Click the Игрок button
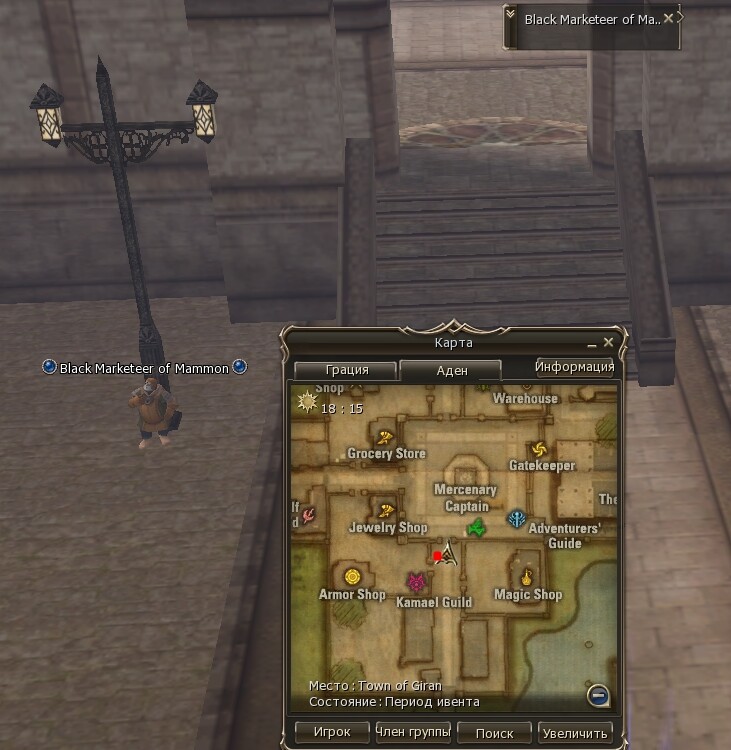The height and width of the screenshot is (750, 731). pos(332,732)
